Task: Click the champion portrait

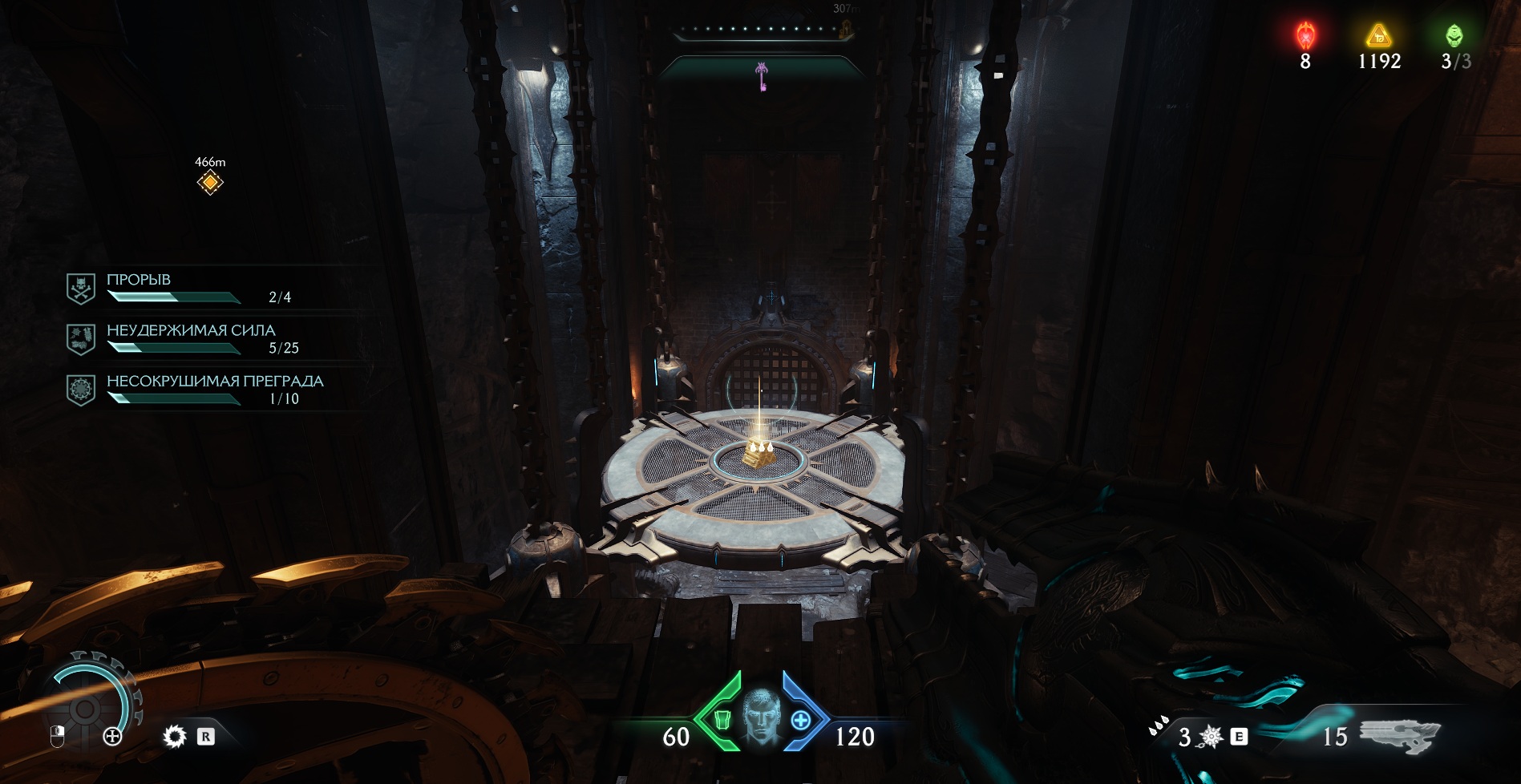Action: 760,716
